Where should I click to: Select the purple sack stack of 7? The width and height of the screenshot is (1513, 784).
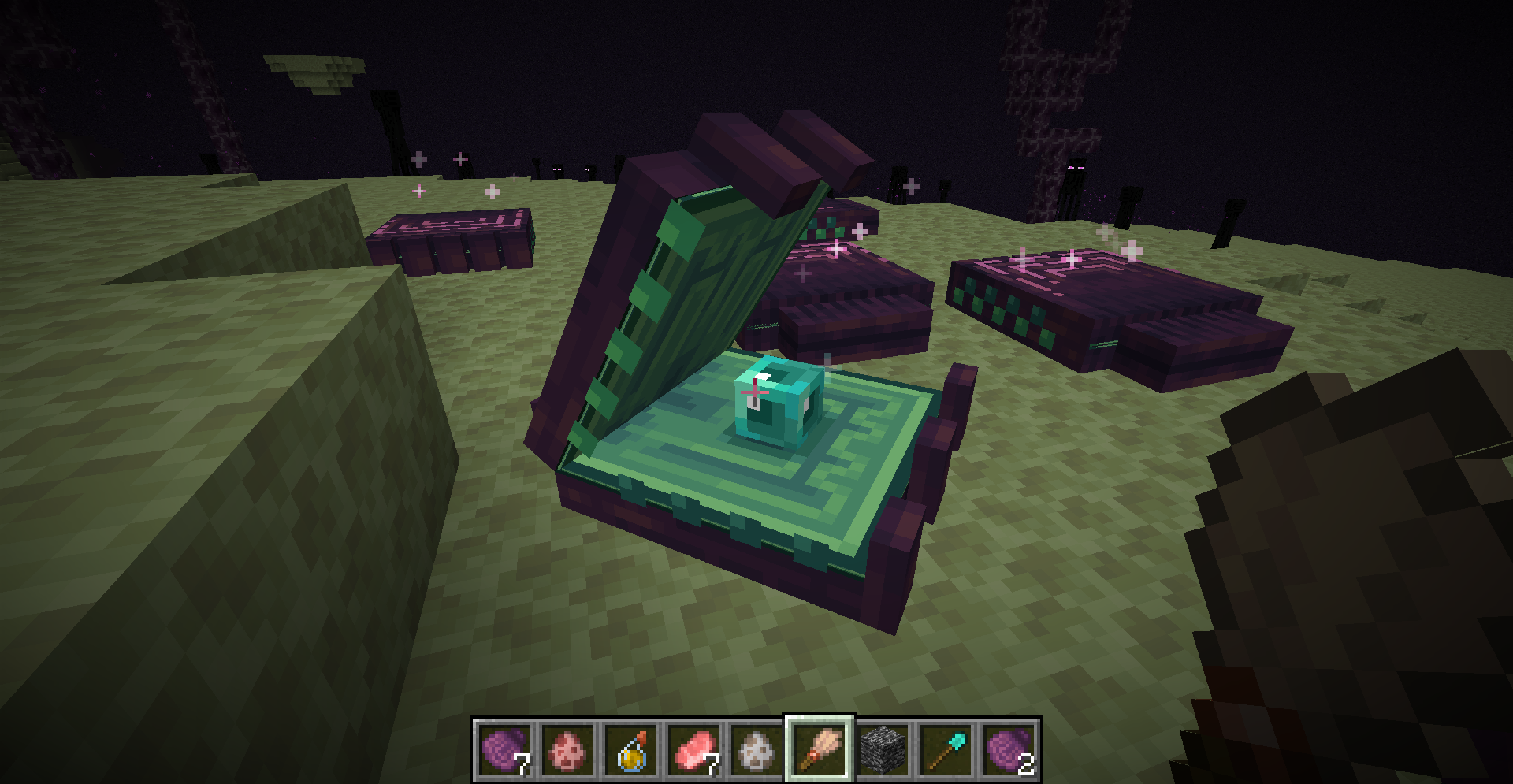click(503, 749)
